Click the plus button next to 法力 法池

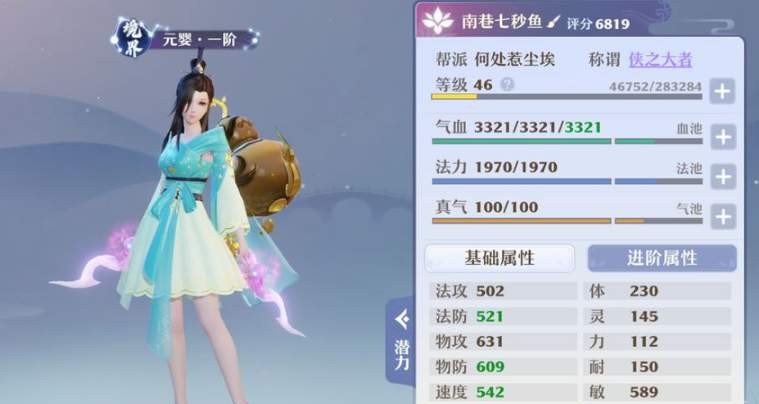[722, 176]
